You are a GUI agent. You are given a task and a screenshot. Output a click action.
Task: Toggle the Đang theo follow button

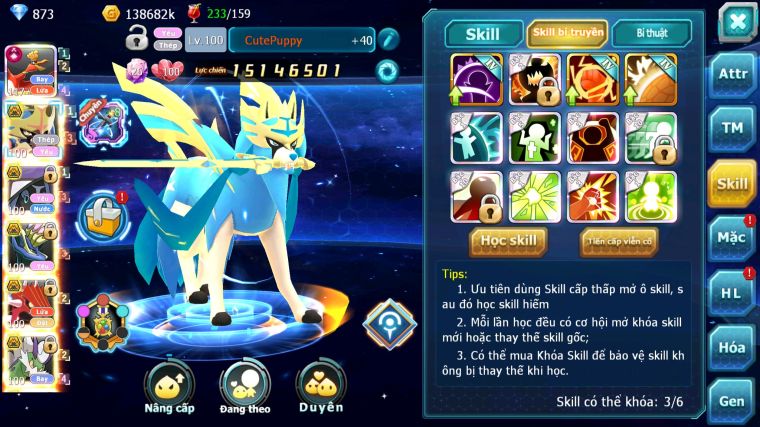point(244,386)
